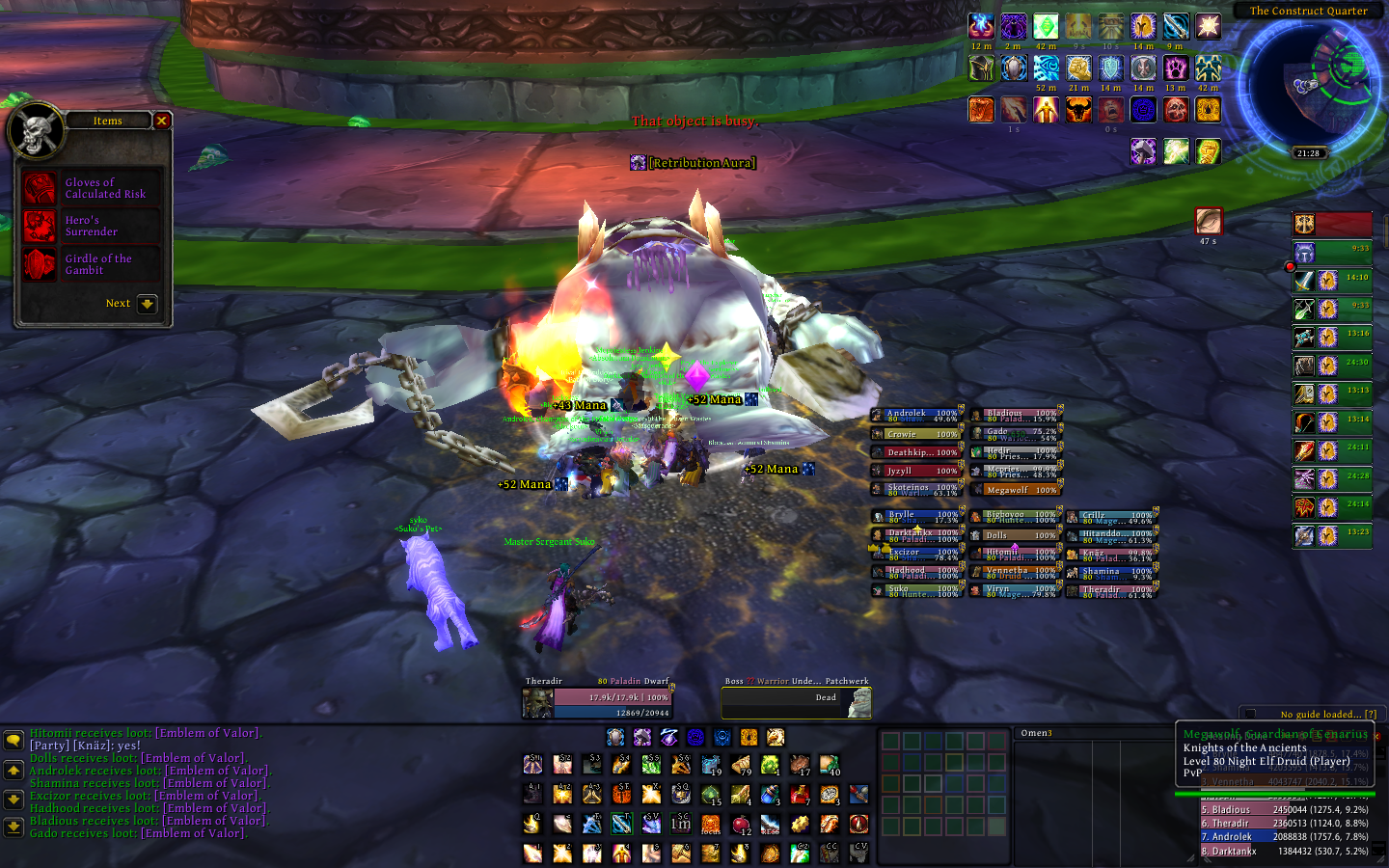The image size is (1389, 868).
Task: Show the next page of loot items
Action: 147,304
